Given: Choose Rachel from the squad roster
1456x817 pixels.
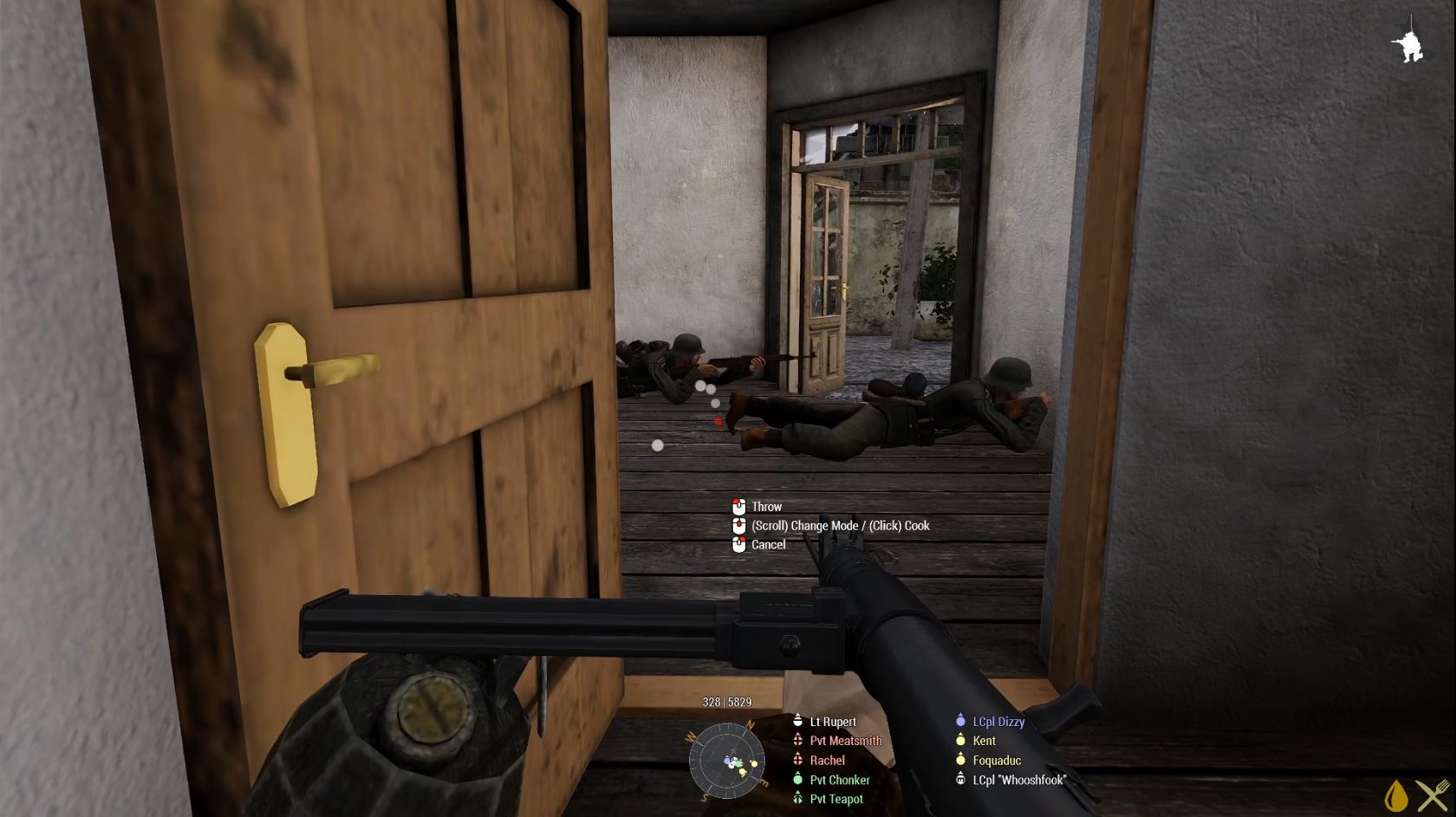Looking at the screenshot, I should [x=827, y=761].
